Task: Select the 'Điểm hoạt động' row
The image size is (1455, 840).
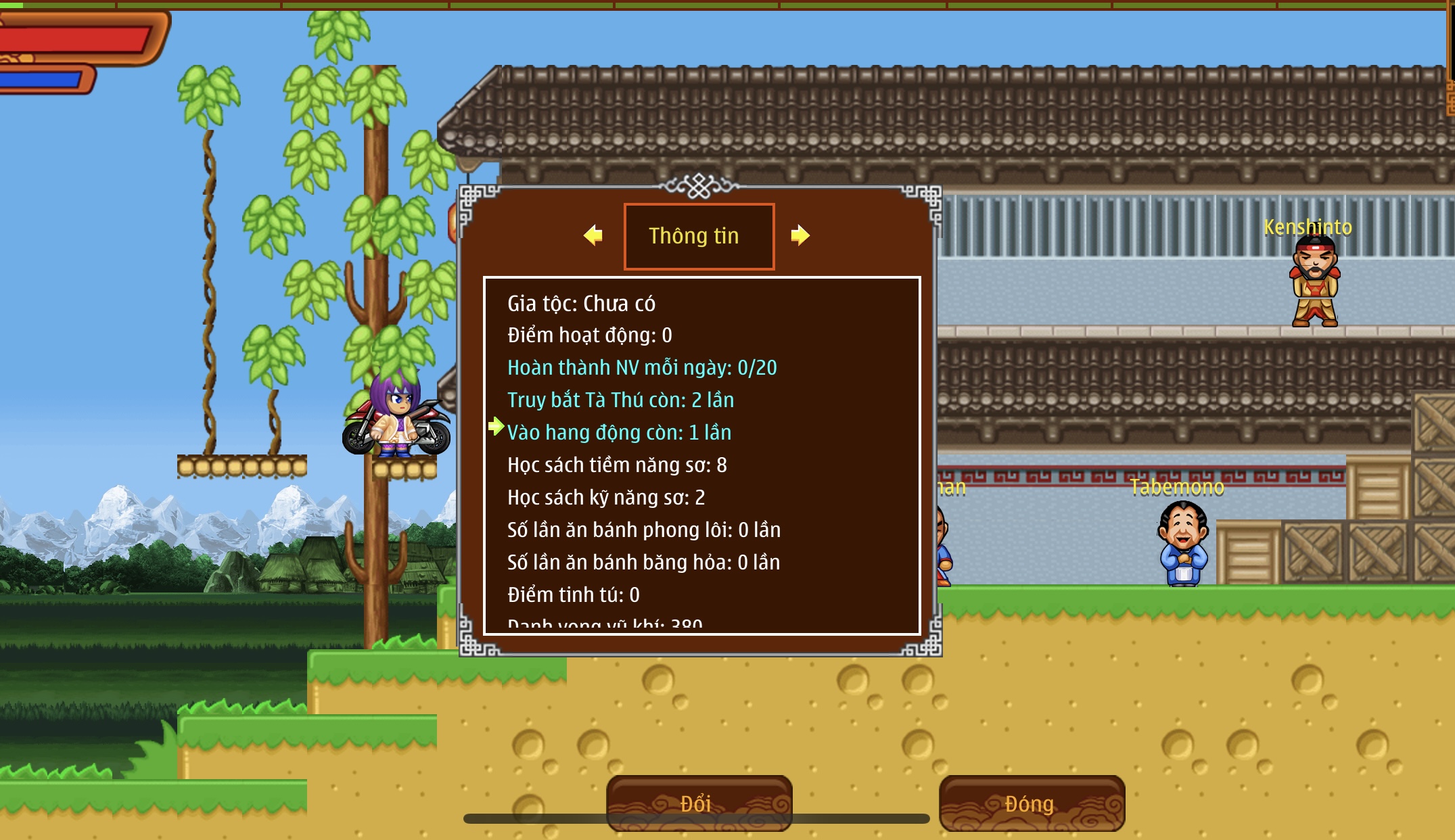Action: [x=589, y=335]
